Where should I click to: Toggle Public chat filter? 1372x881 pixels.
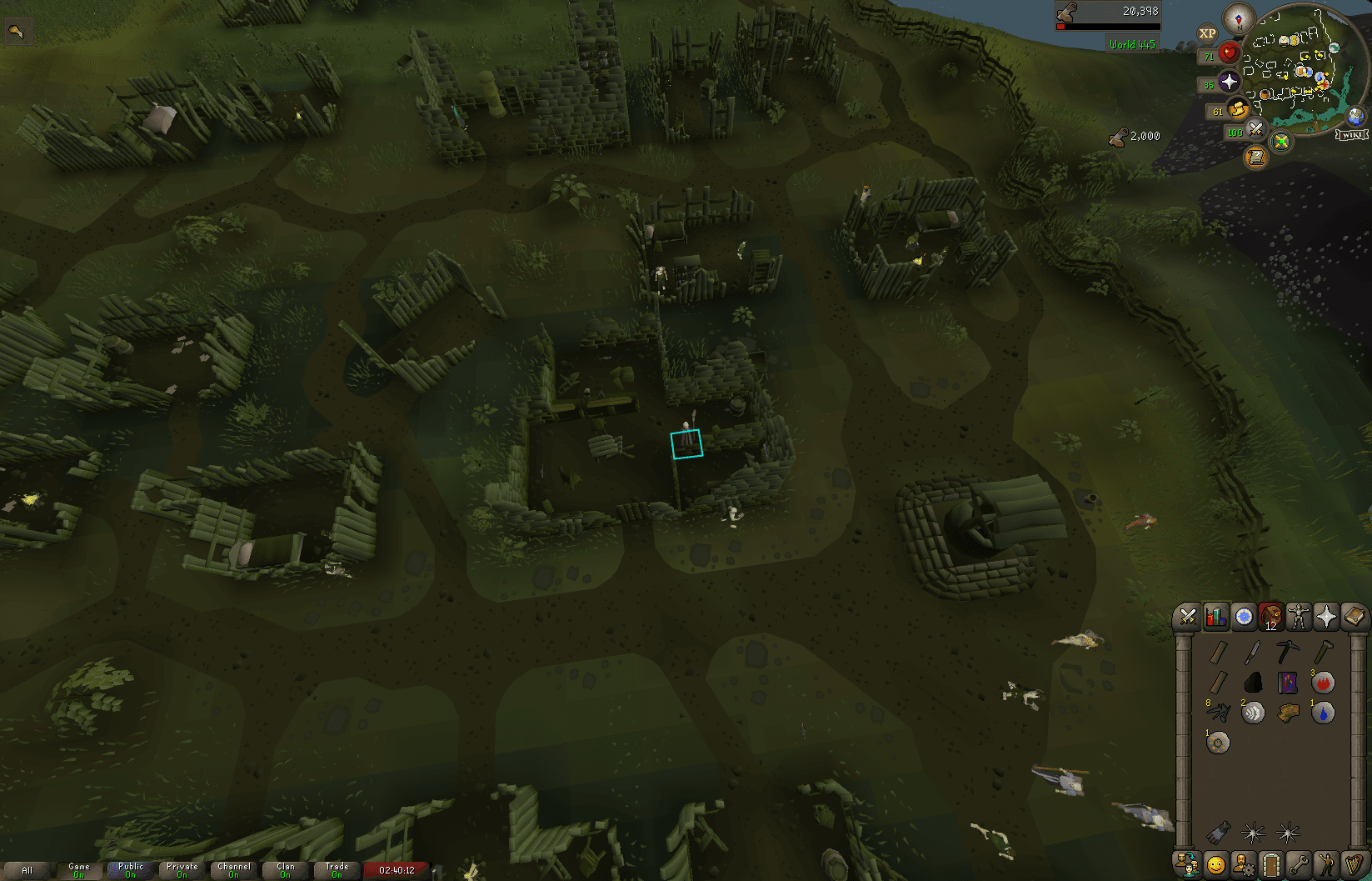coord(130,869)
